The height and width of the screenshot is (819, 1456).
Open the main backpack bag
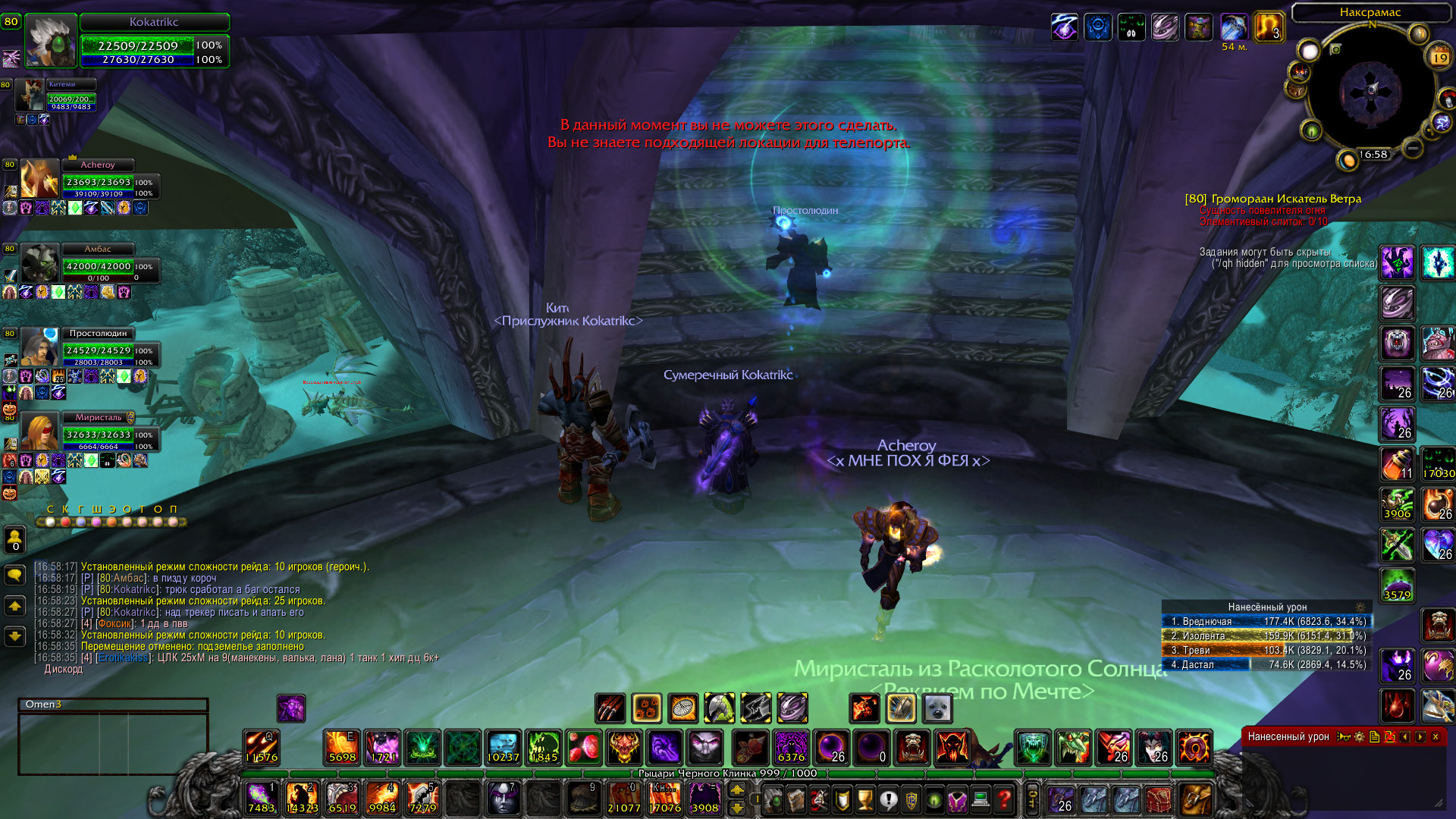tap(1196, 799)
